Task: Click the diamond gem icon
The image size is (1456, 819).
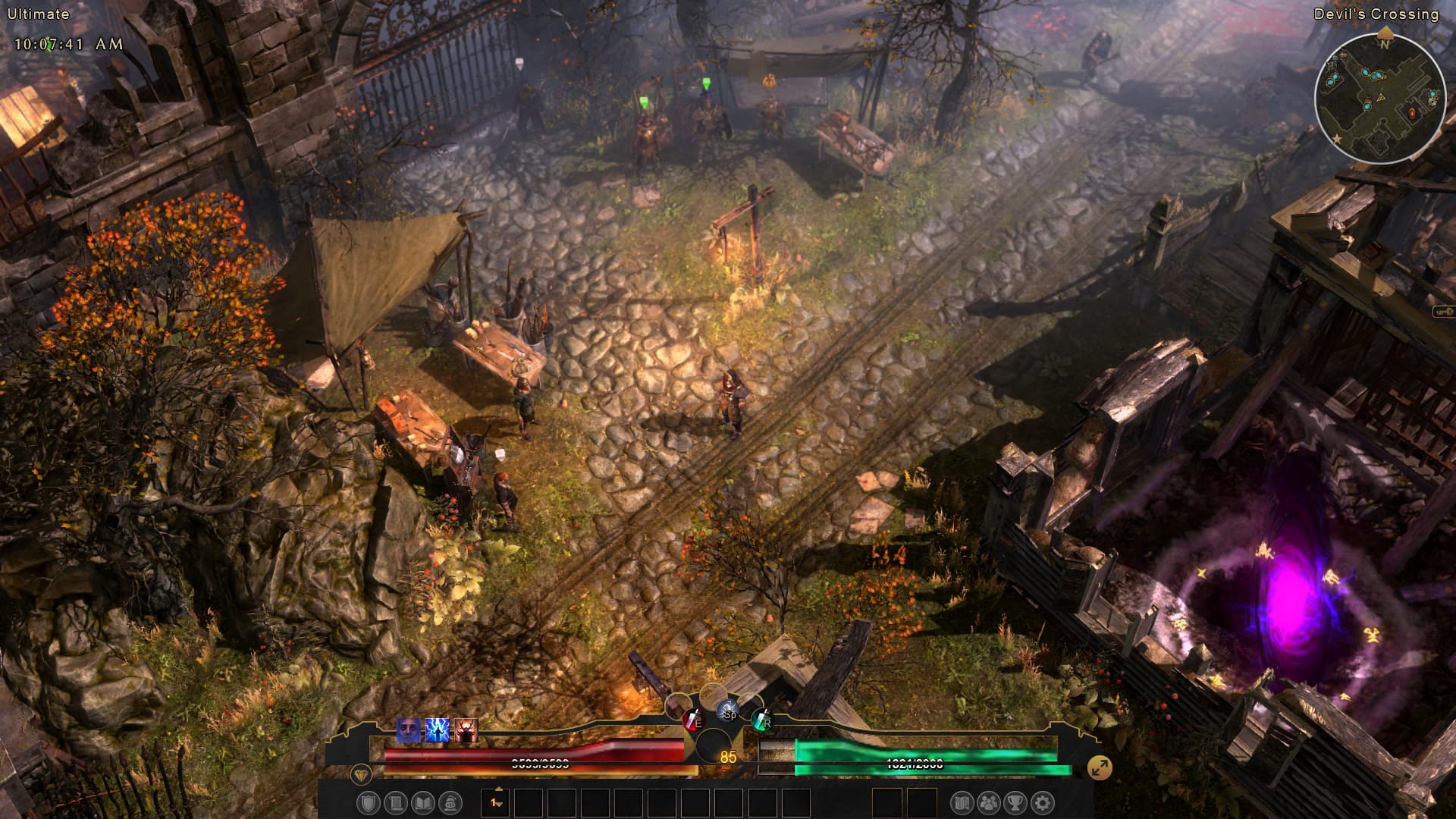Action: coord(361,775)
